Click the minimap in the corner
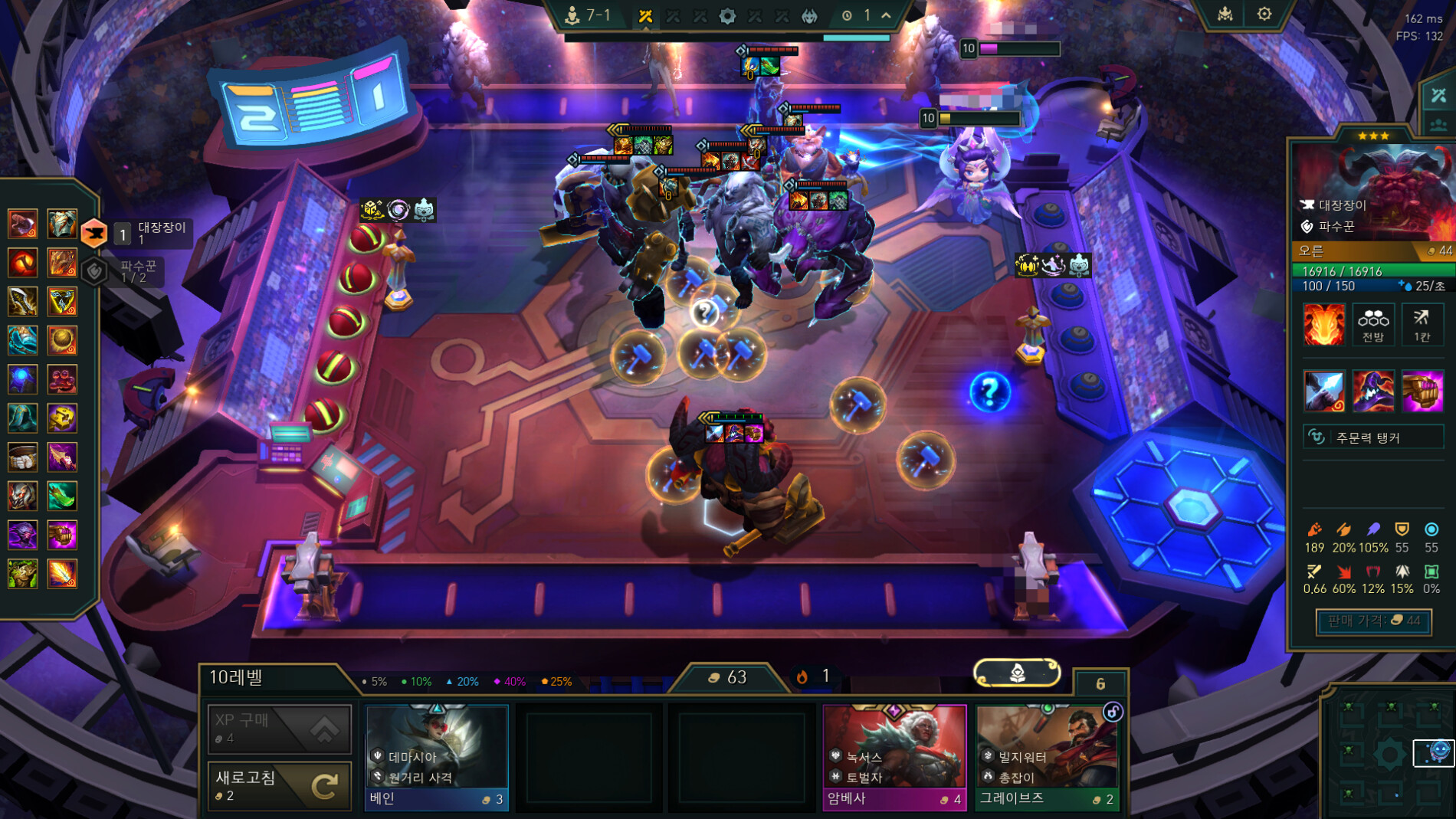Image resolution: width=1456 pixels, height=819 pixels. (x=1387, y=753)
